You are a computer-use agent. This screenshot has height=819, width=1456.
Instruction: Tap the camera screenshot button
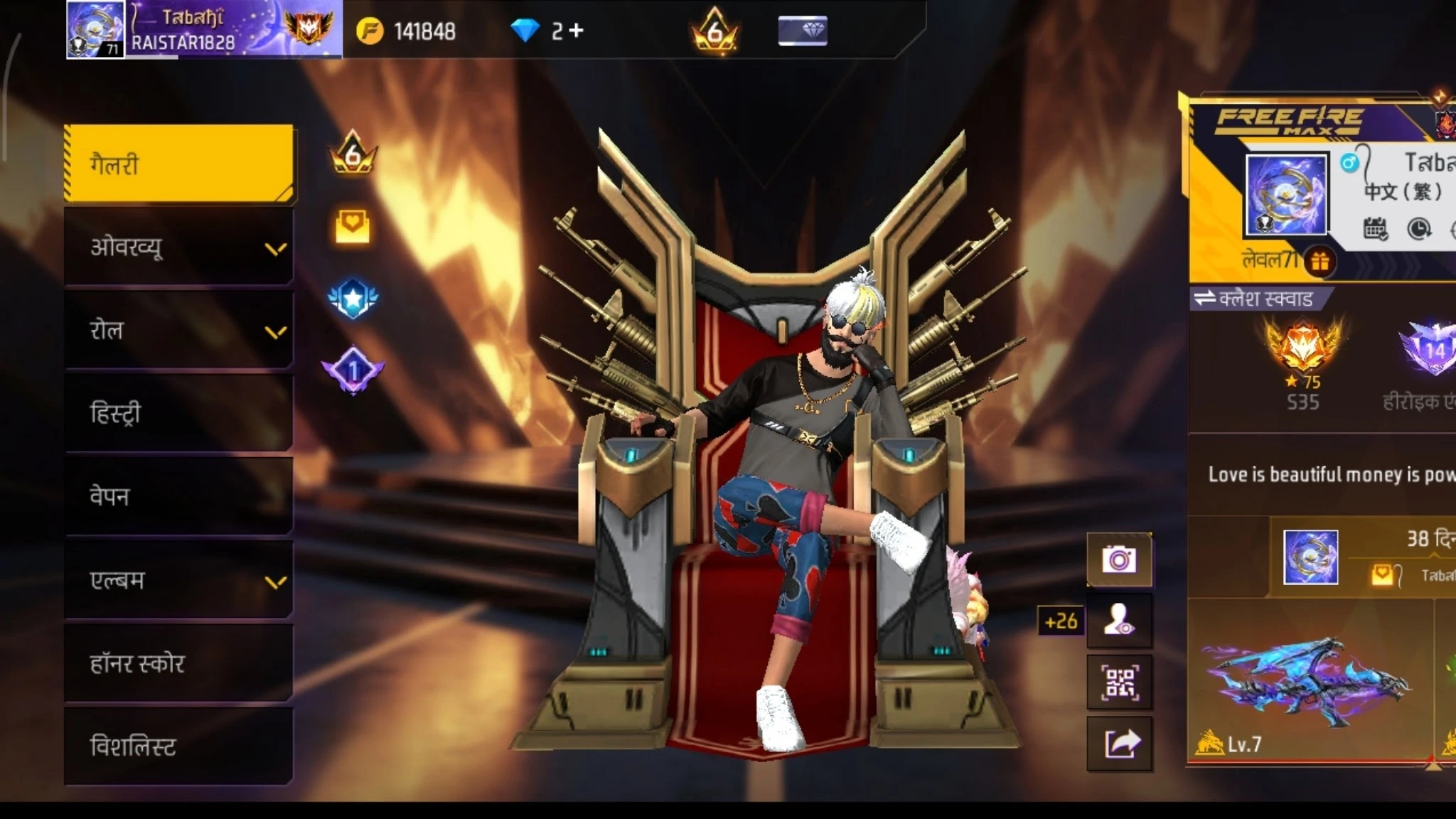[1119, 560]
